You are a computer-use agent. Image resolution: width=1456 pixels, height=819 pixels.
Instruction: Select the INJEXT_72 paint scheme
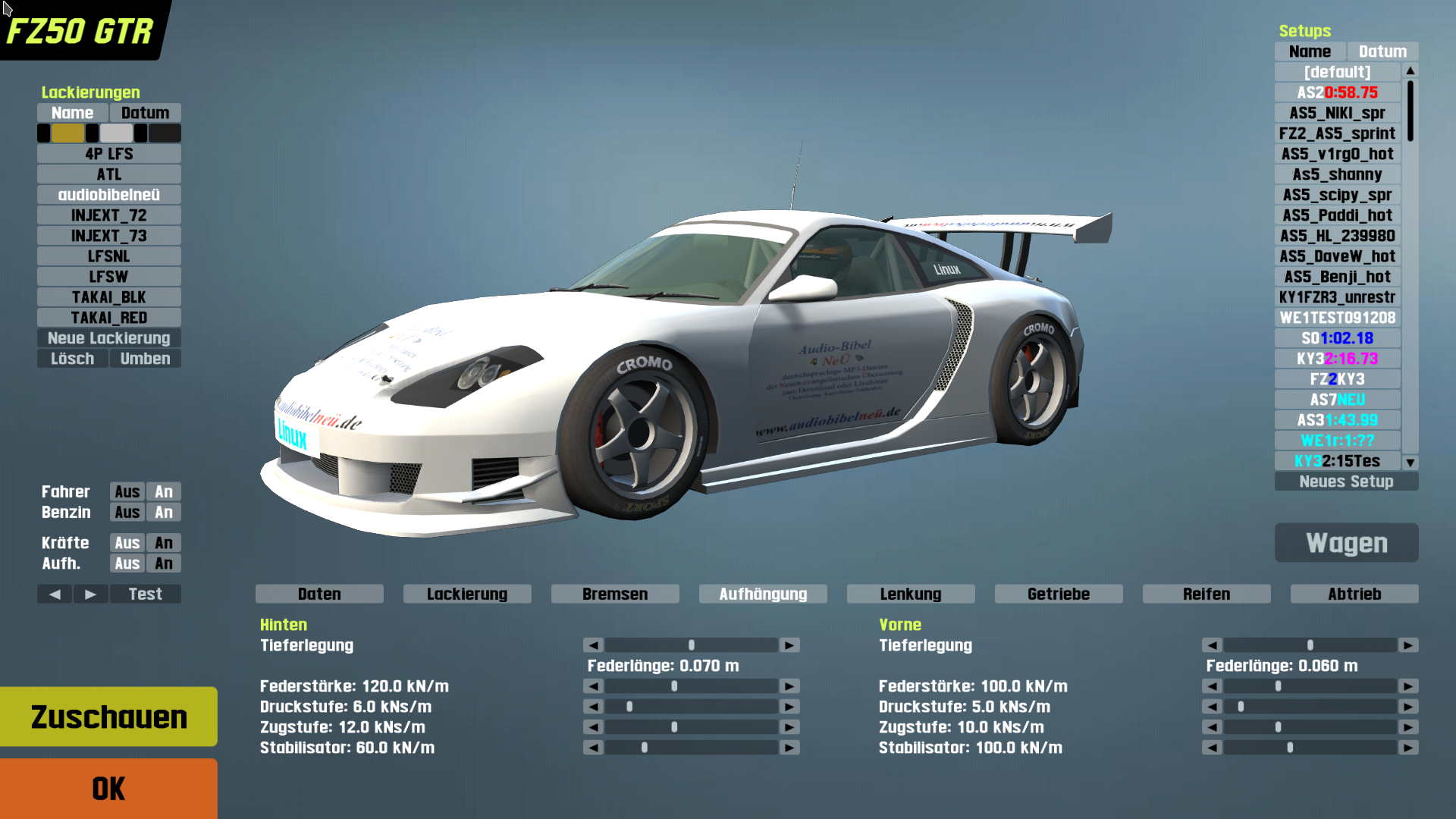tap(109, 215)
